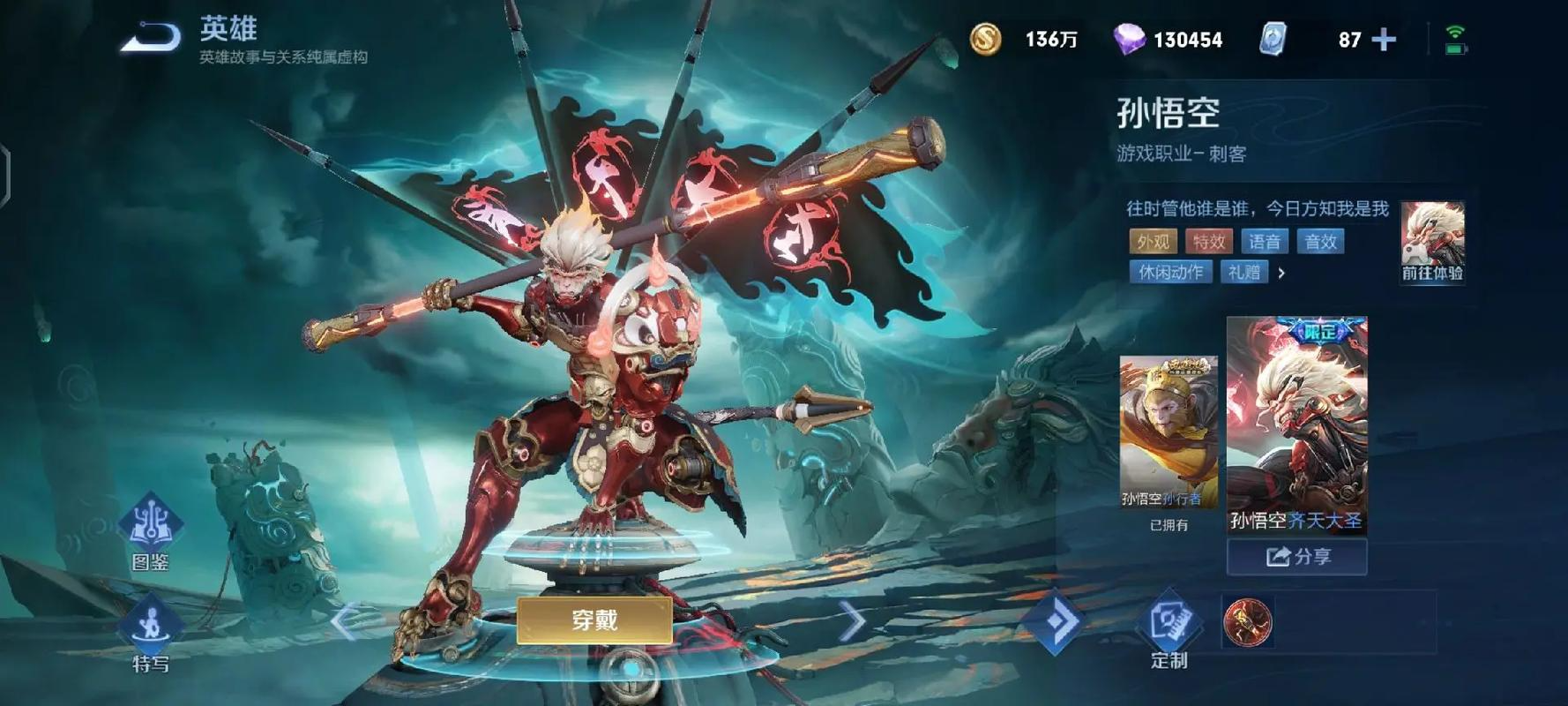Image resolution: width=1568 pixels, height=706 pixels.
Task: View the next hero with right arrow
Action: click(x=851, y=621)
